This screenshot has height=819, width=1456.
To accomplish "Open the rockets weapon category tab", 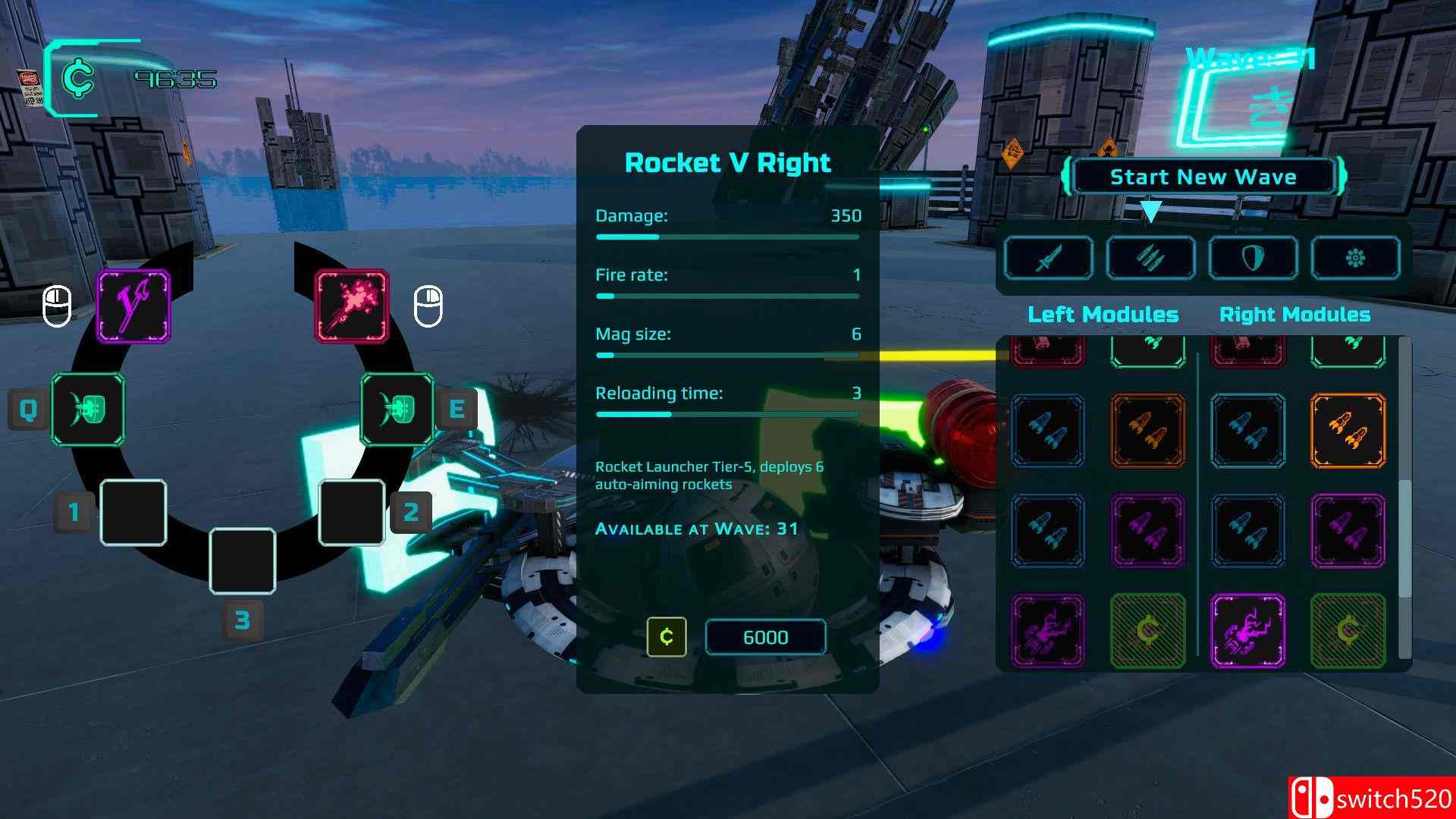I will coord(1150,258).
